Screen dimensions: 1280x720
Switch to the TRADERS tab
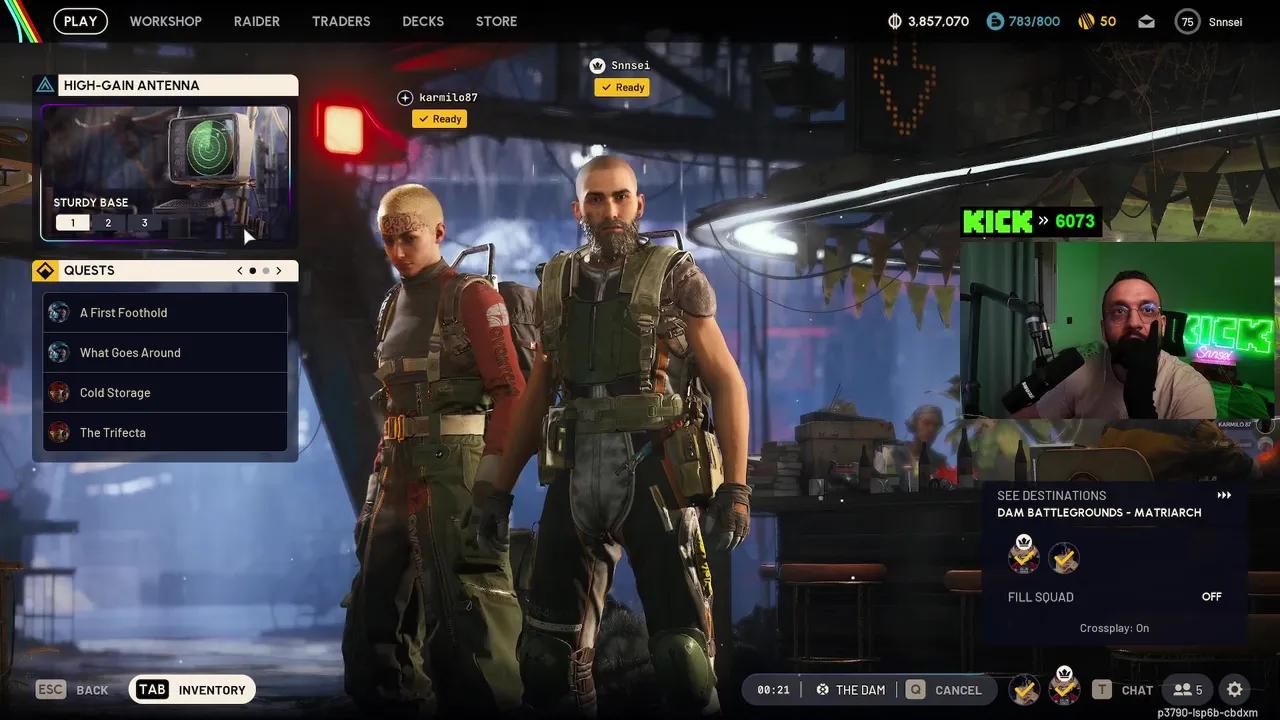coord(341,20)
